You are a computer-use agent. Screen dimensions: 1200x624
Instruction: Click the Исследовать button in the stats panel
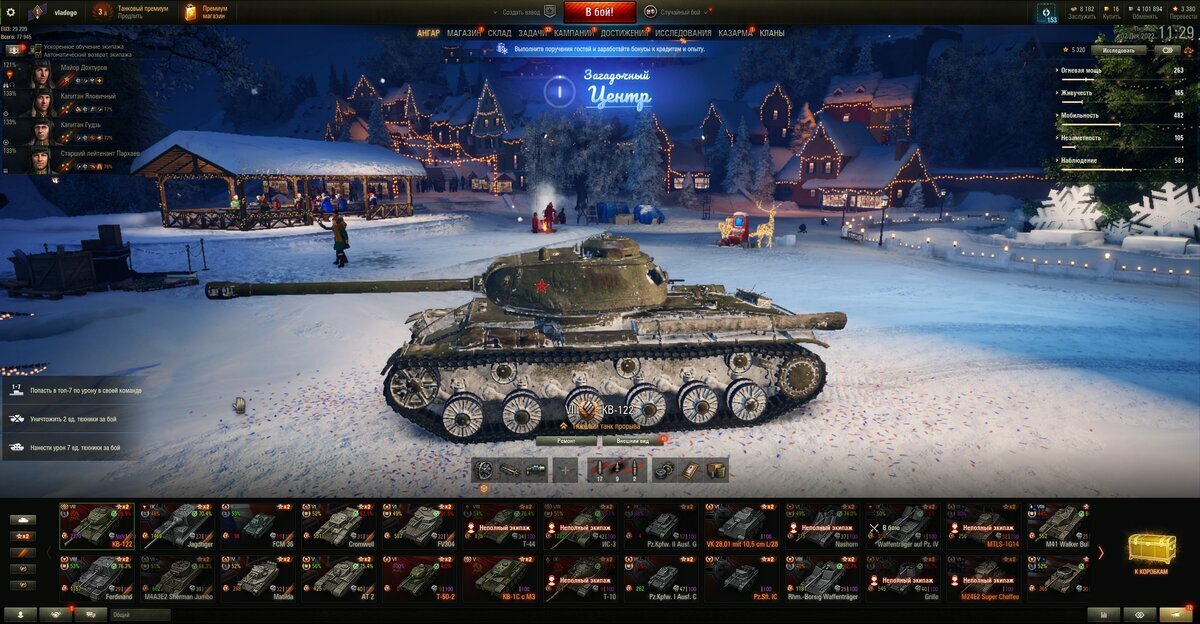pyautogui.click(x=1118, y=49)
